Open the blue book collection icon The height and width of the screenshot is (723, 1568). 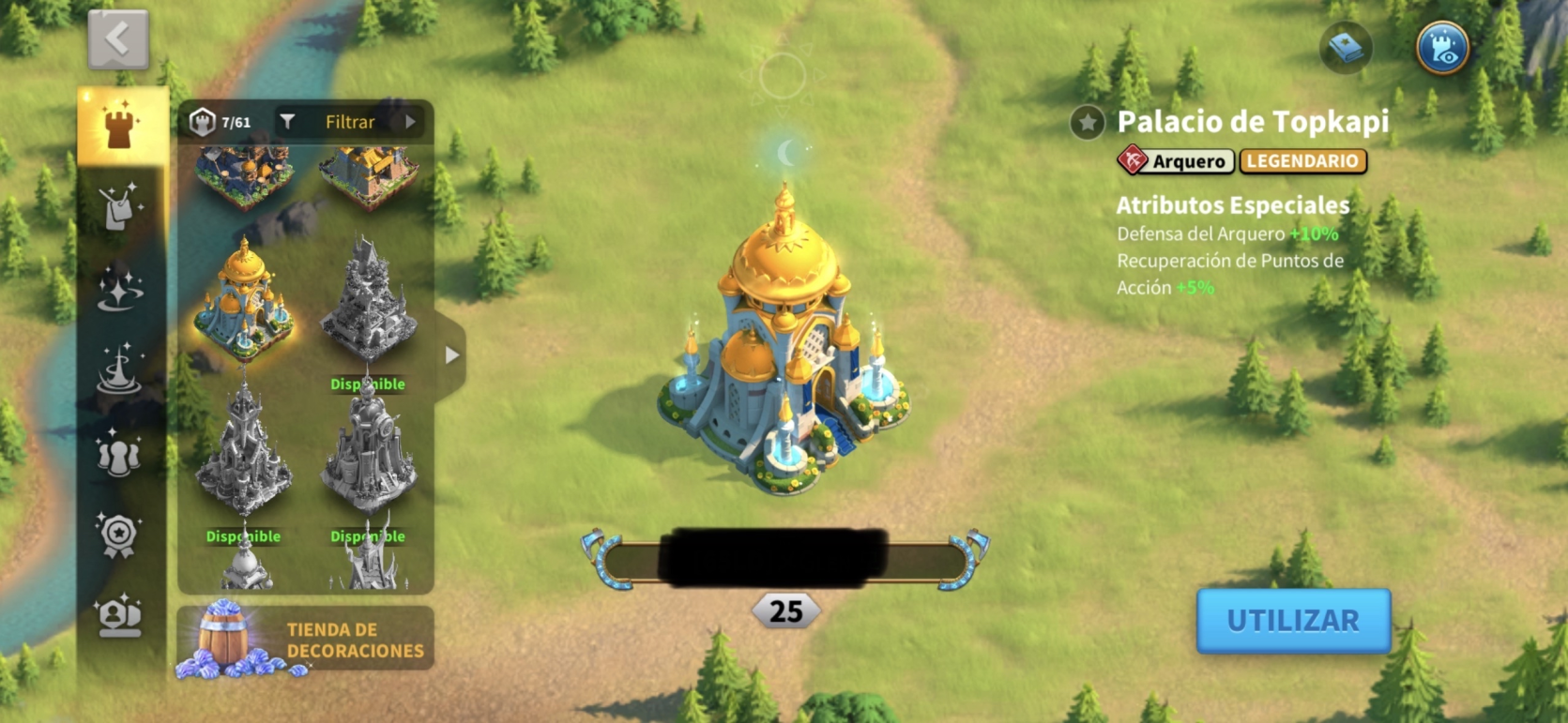[1346, 48]
